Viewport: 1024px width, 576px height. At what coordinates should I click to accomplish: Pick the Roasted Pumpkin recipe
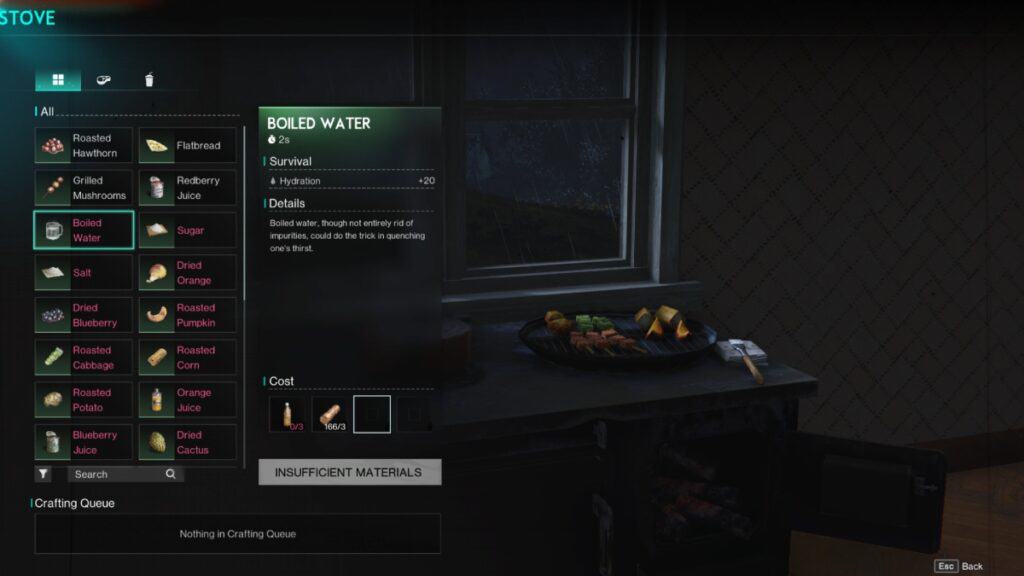(188, 315)
